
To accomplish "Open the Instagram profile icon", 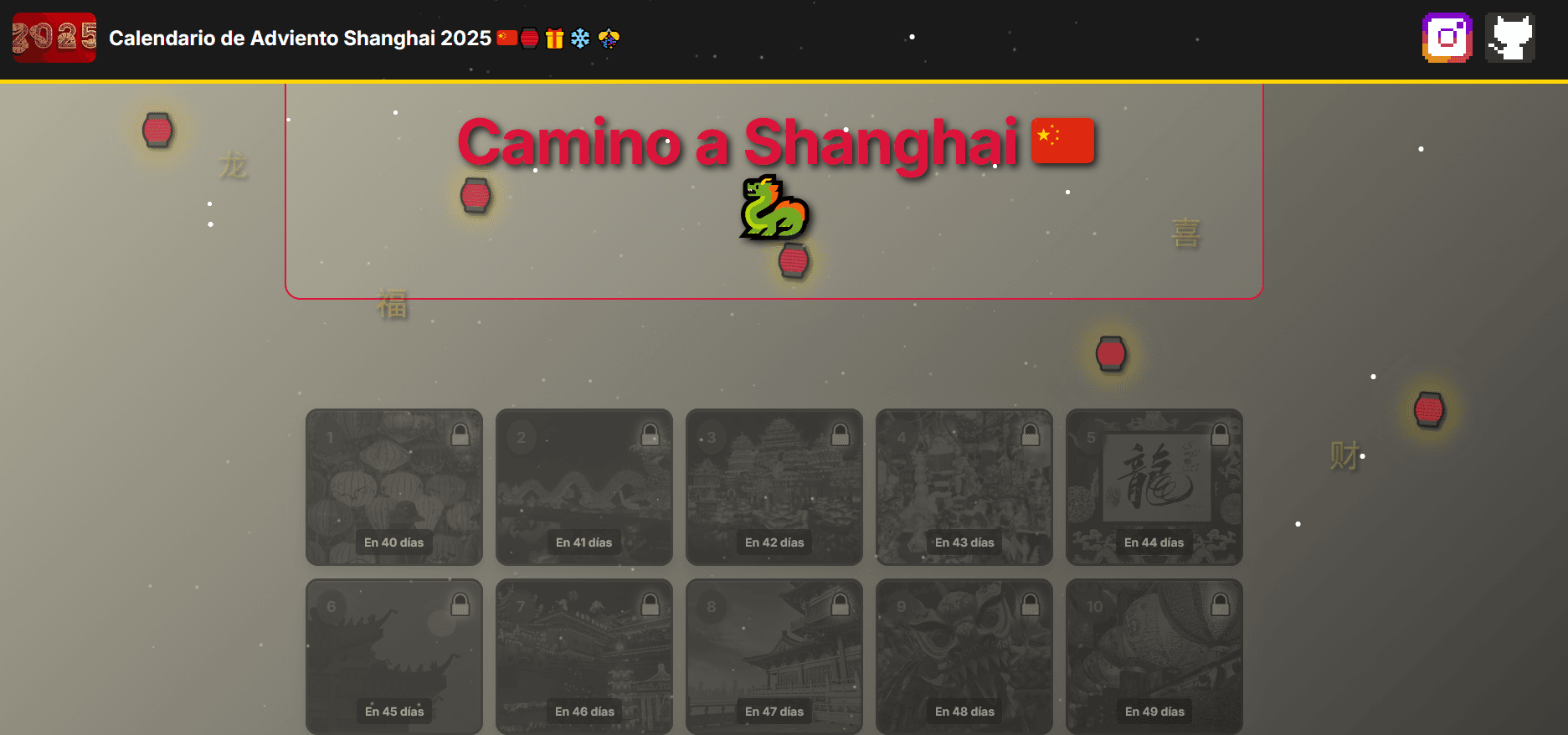I will (1447, 38).
